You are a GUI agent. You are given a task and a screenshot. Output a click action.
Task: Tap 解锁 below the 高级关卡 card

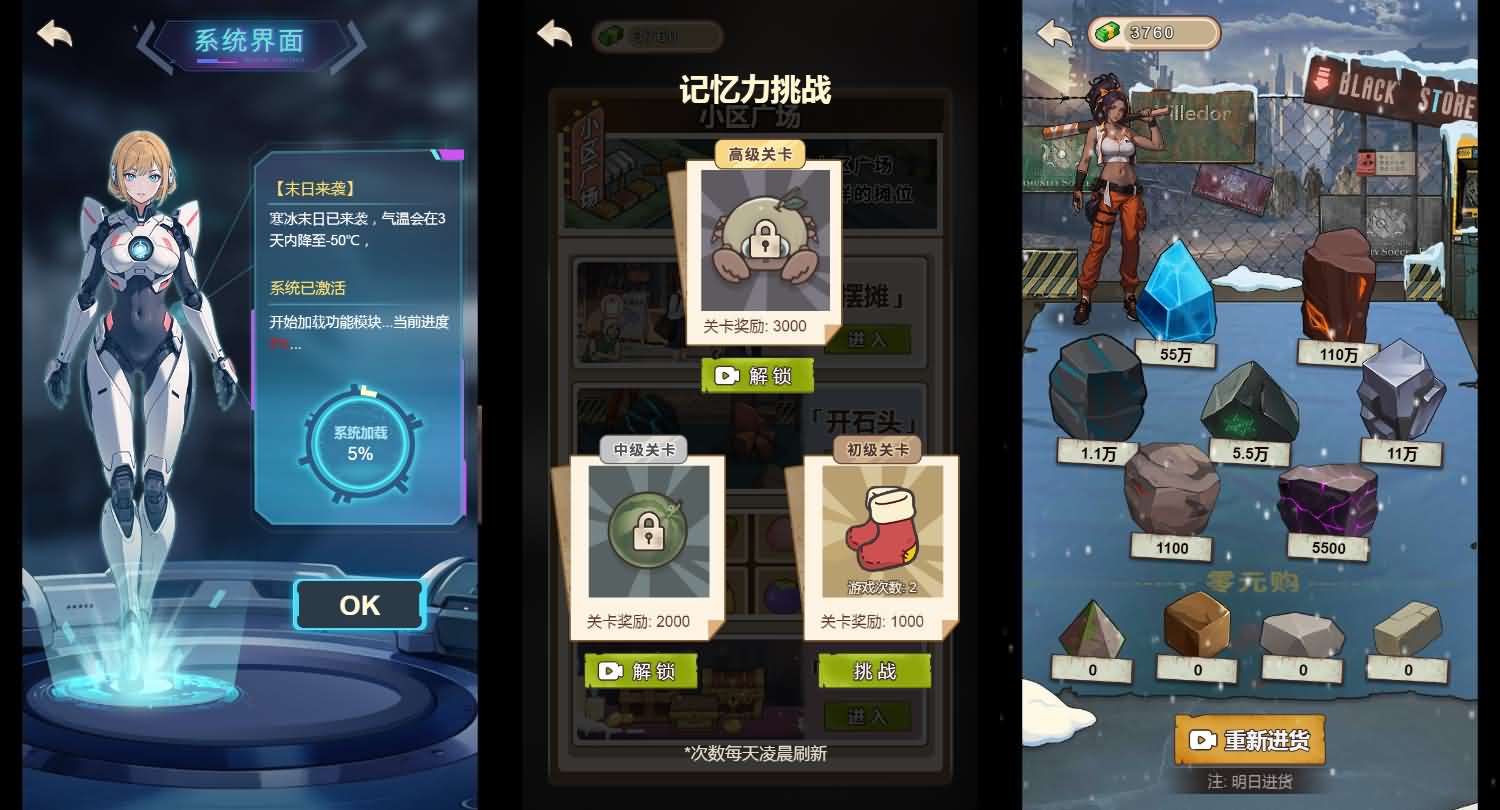point(757,375)
